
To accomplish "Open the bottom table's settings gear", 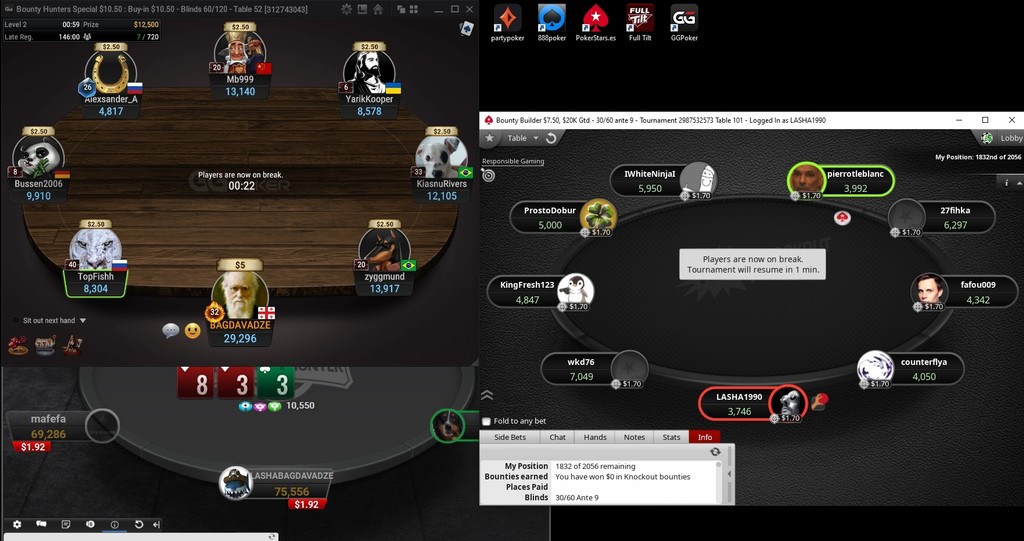I will [x=16, y=524].
